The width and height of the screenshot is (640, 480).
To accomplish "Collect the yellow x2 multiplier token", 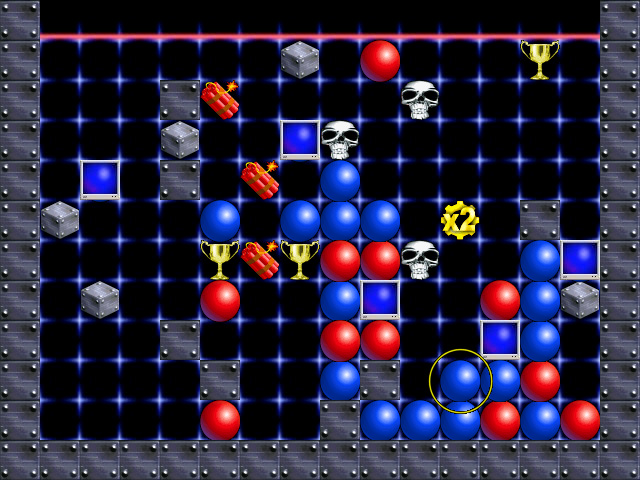I will pos(459,220).
